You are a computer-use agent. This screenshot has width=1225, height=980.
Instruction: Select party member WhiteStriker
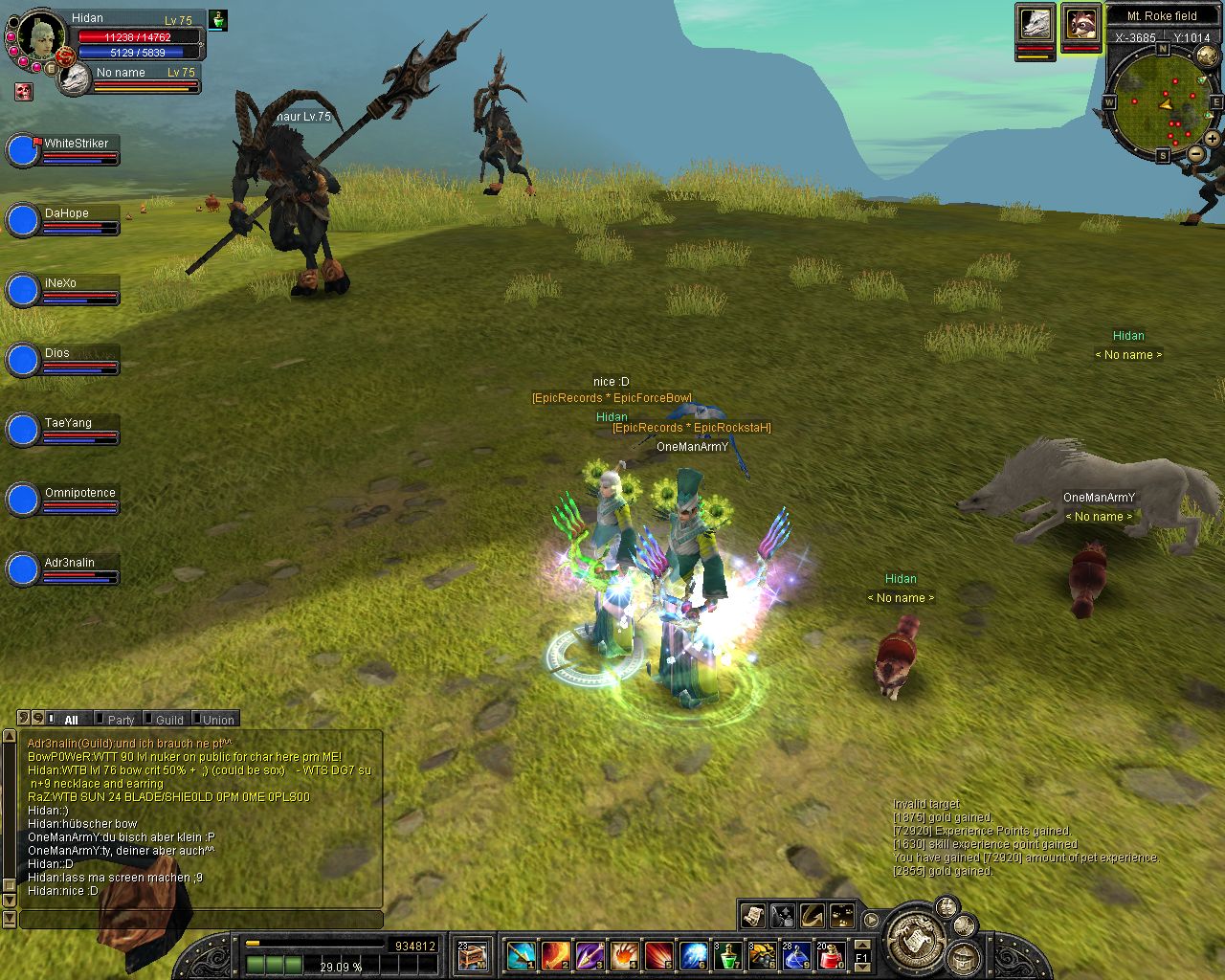point(76,144)
